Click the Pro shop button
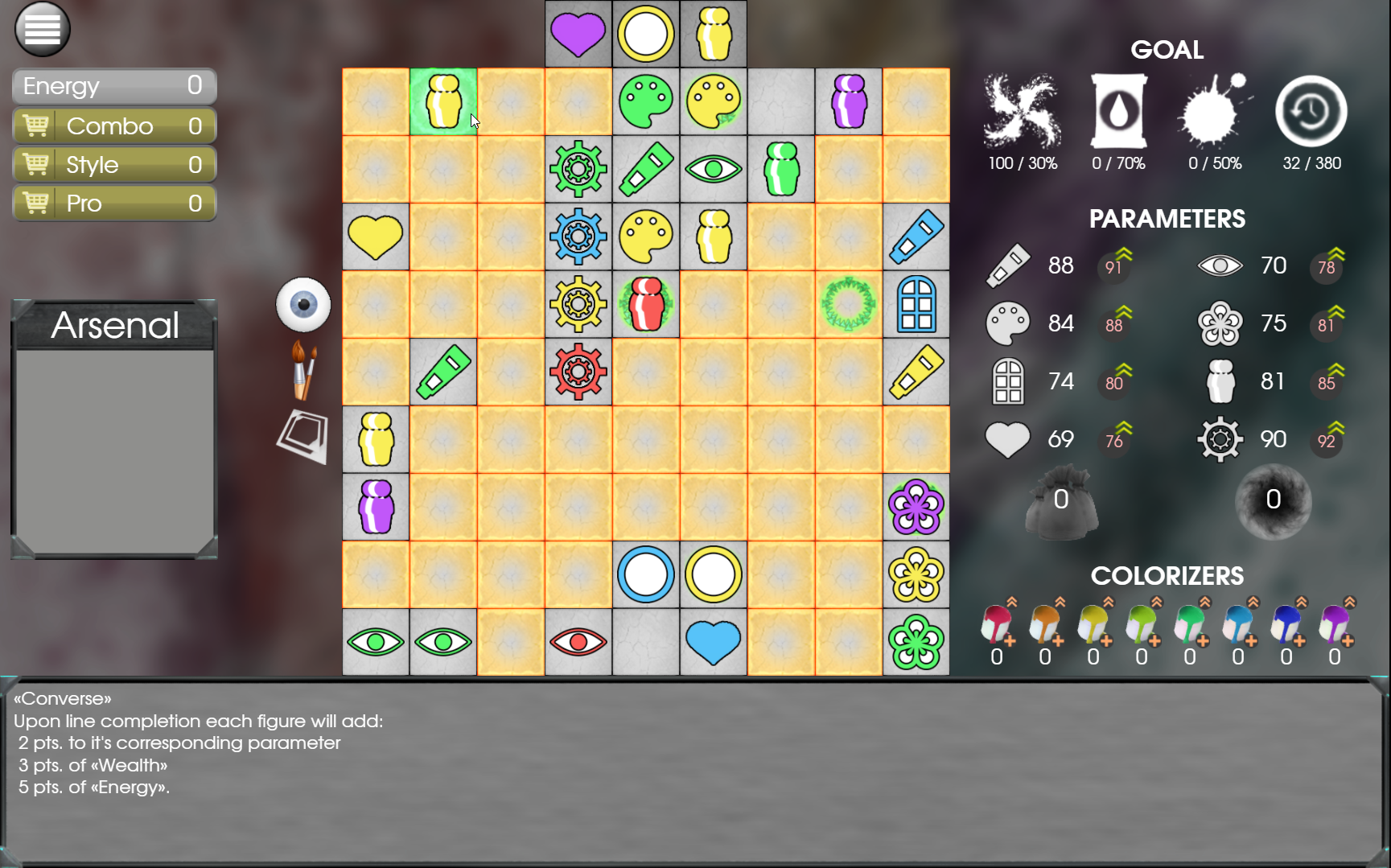Screen dimensions: 1391x868 [x=113, y=203]
